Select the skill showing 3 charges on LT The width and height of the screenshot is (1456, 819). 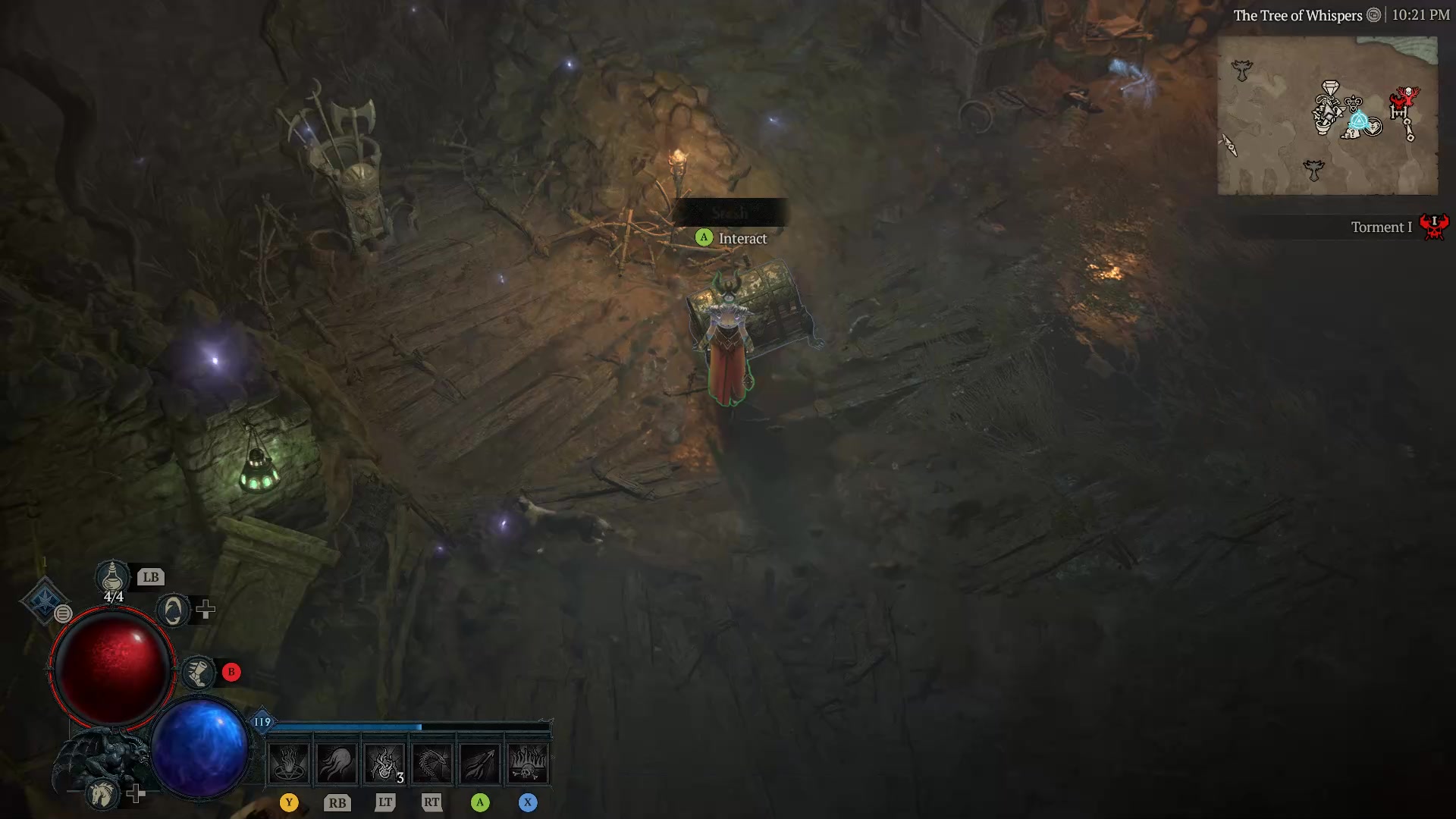(x=384, y=762)
